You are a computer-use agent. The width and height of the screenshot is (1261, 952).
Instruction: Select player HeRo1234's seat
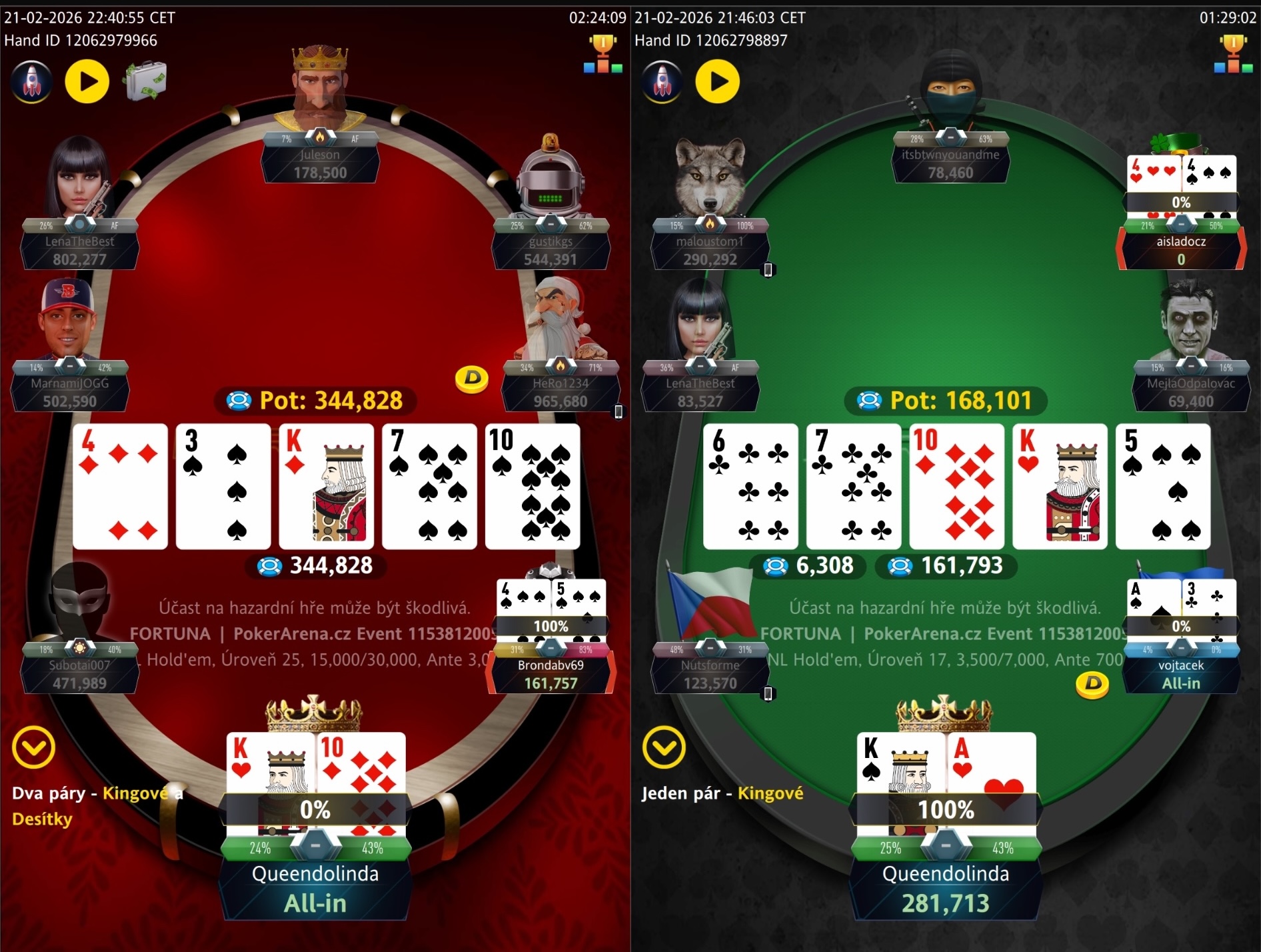[561, 392]
